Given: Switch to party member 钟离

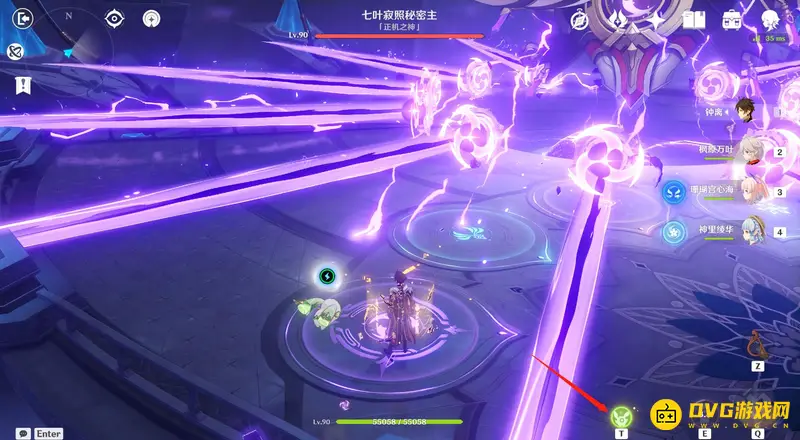Looking at the screenshot, I should tap(743, 112).
